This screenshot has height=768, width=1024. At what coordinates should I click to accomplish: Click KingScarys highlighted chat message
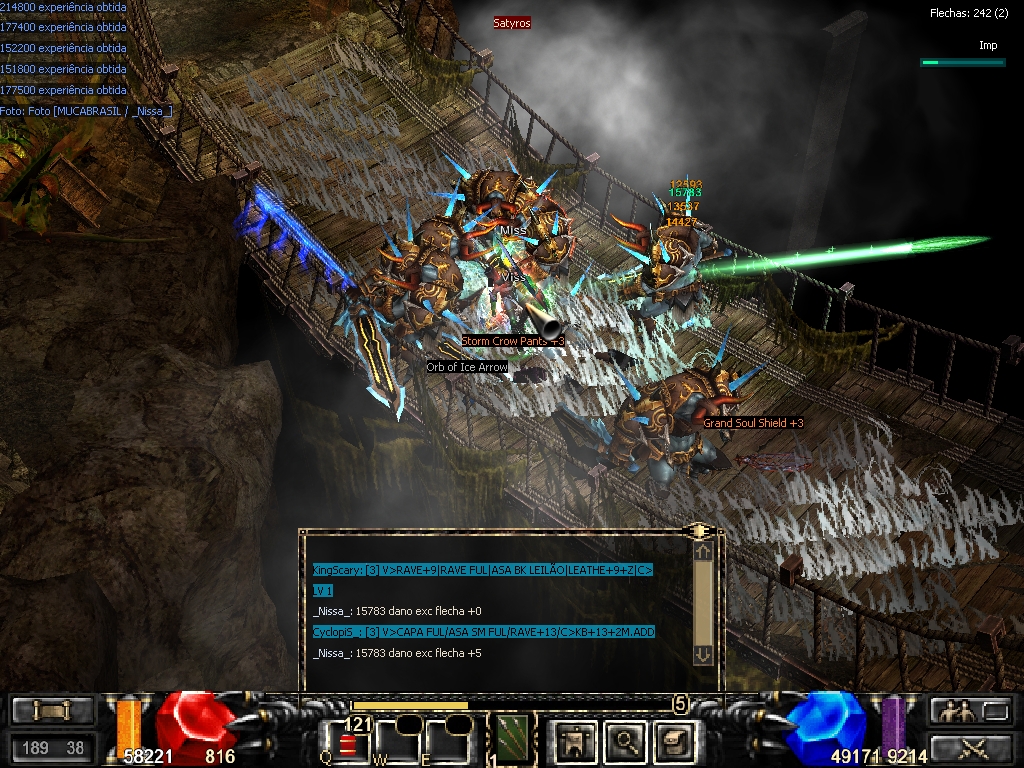pyautogui.click(x=482, y=570)
